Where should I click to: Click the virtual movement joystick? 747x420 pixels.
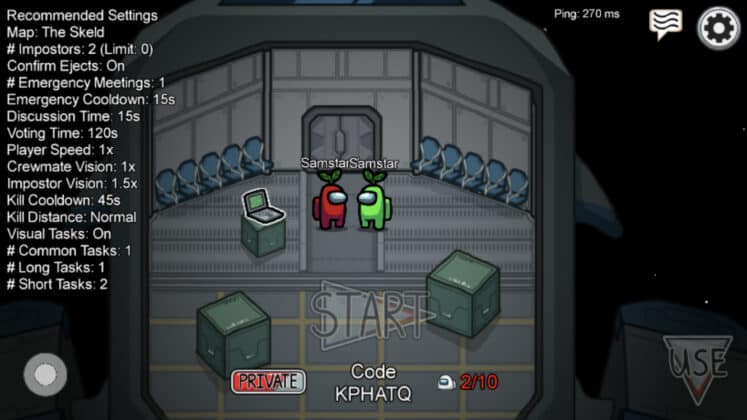(x=45, y=375)
